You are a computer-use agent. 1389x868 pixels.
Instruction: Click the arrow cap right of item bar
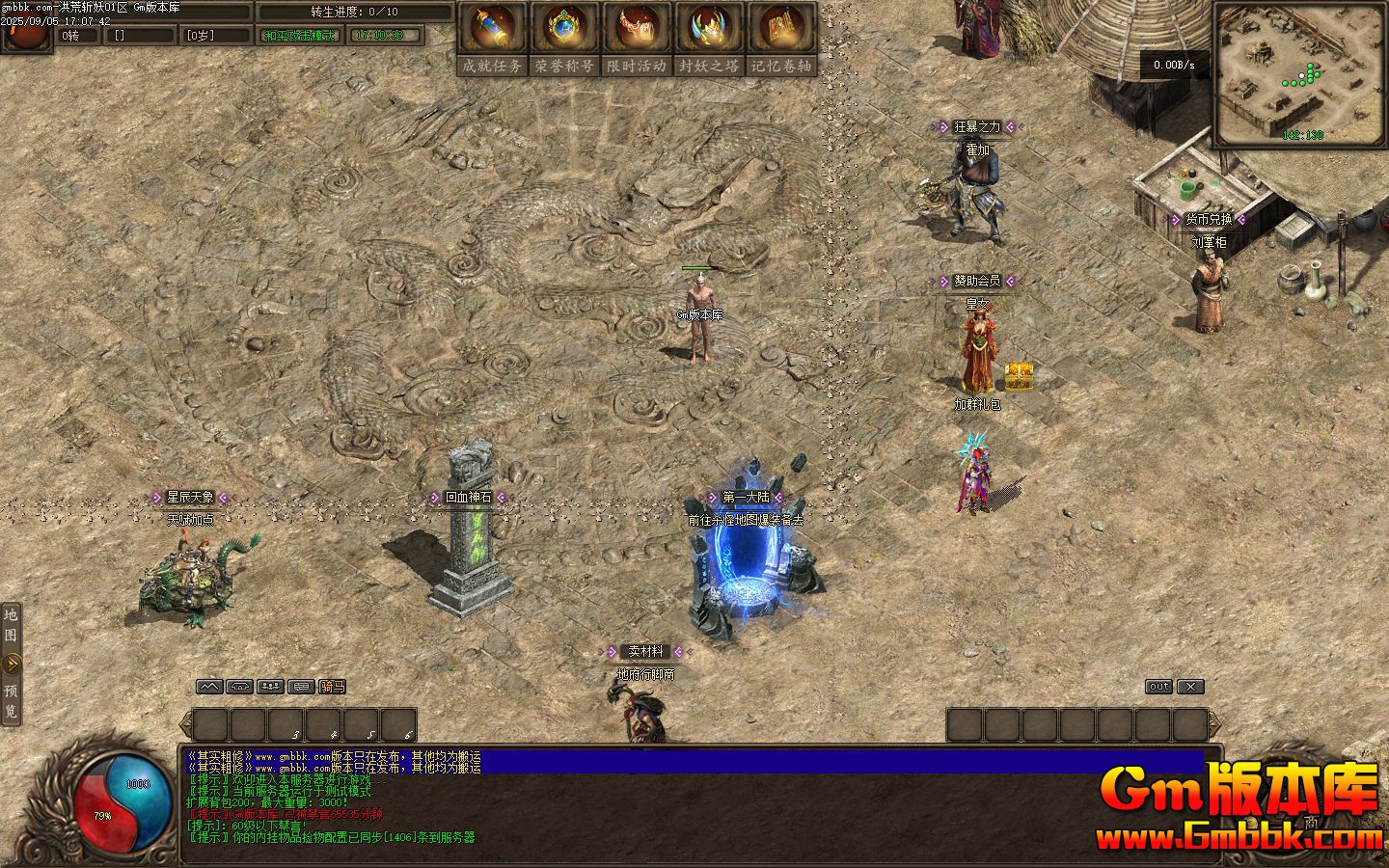1215,725
